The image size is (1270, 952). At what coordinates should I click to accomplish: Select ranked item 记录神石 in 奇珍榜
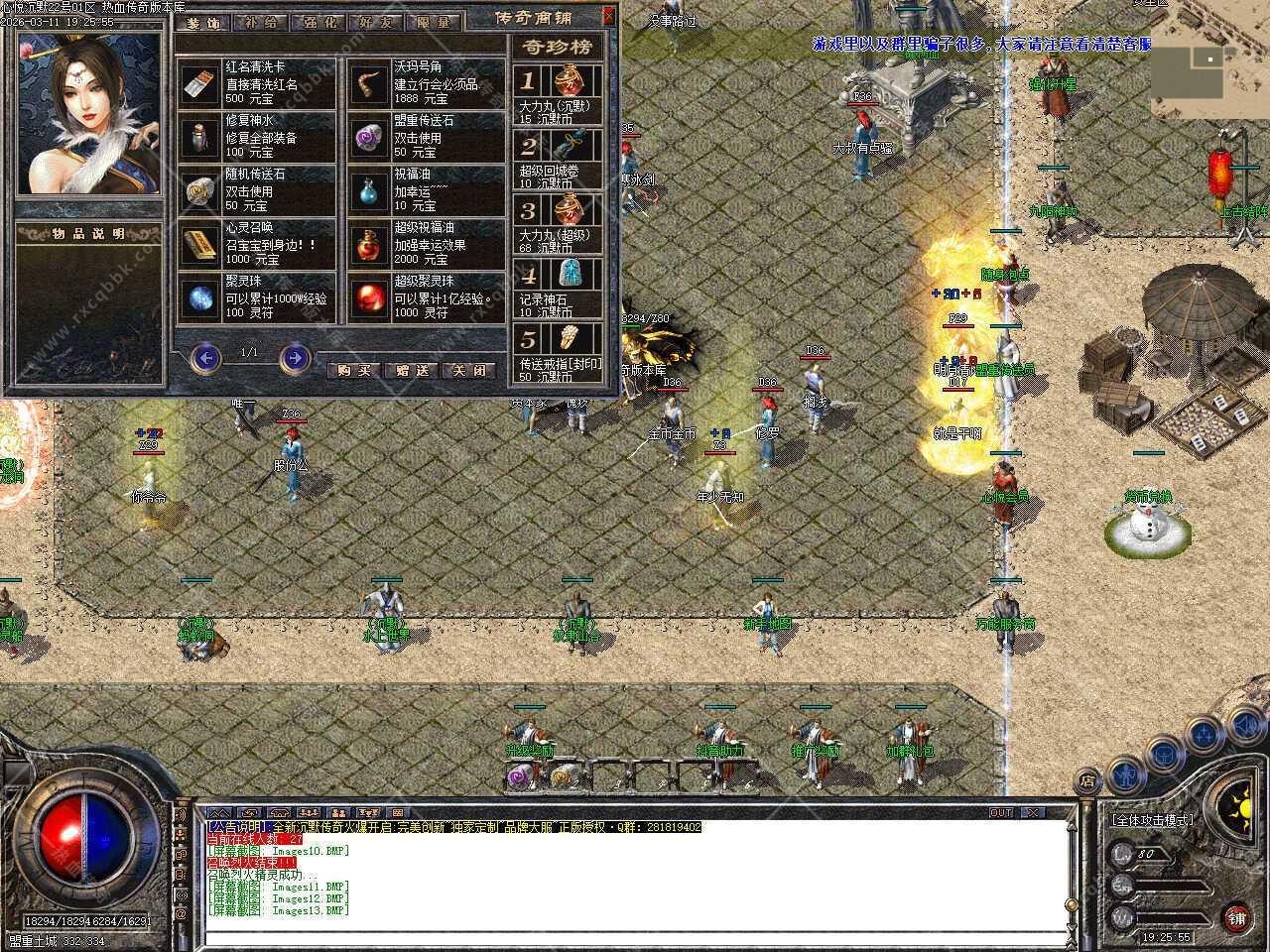(x=560, y=288)
